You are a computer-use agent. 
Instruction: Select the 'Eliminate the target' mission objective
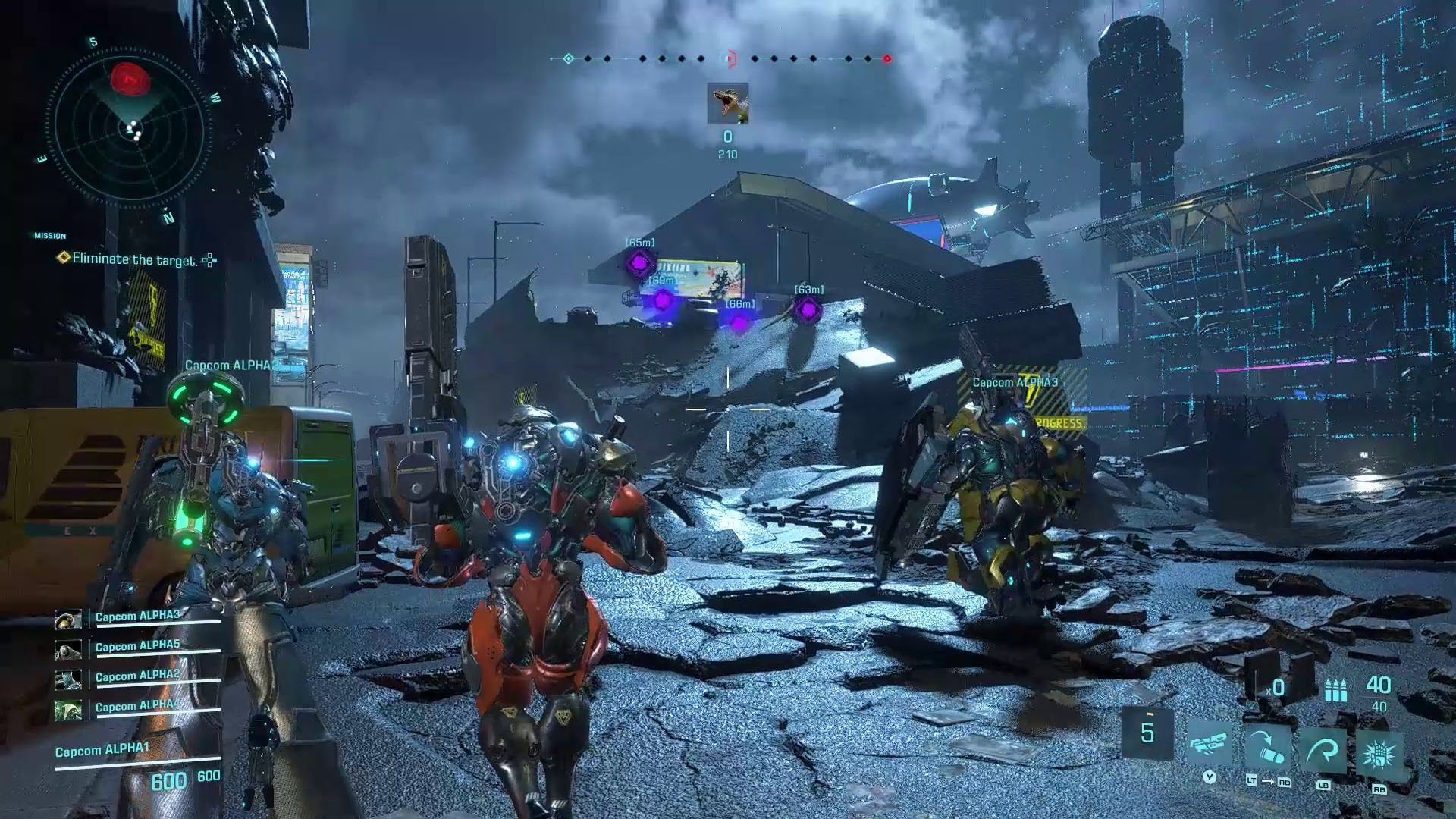point(134,259)
